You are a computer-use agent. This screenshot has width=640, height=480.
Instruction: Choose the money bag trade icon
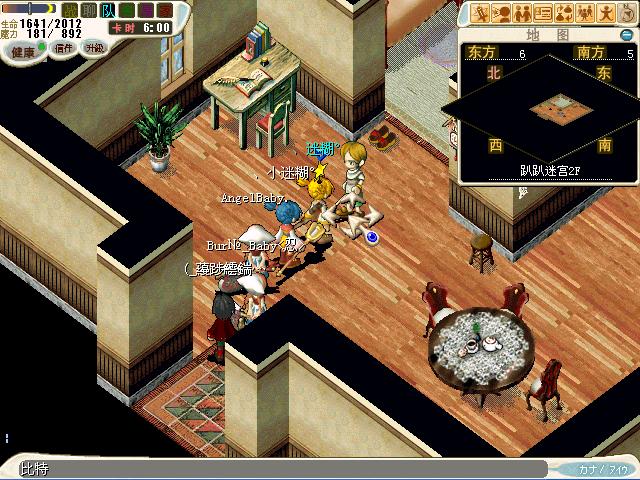tap(564, 13)
